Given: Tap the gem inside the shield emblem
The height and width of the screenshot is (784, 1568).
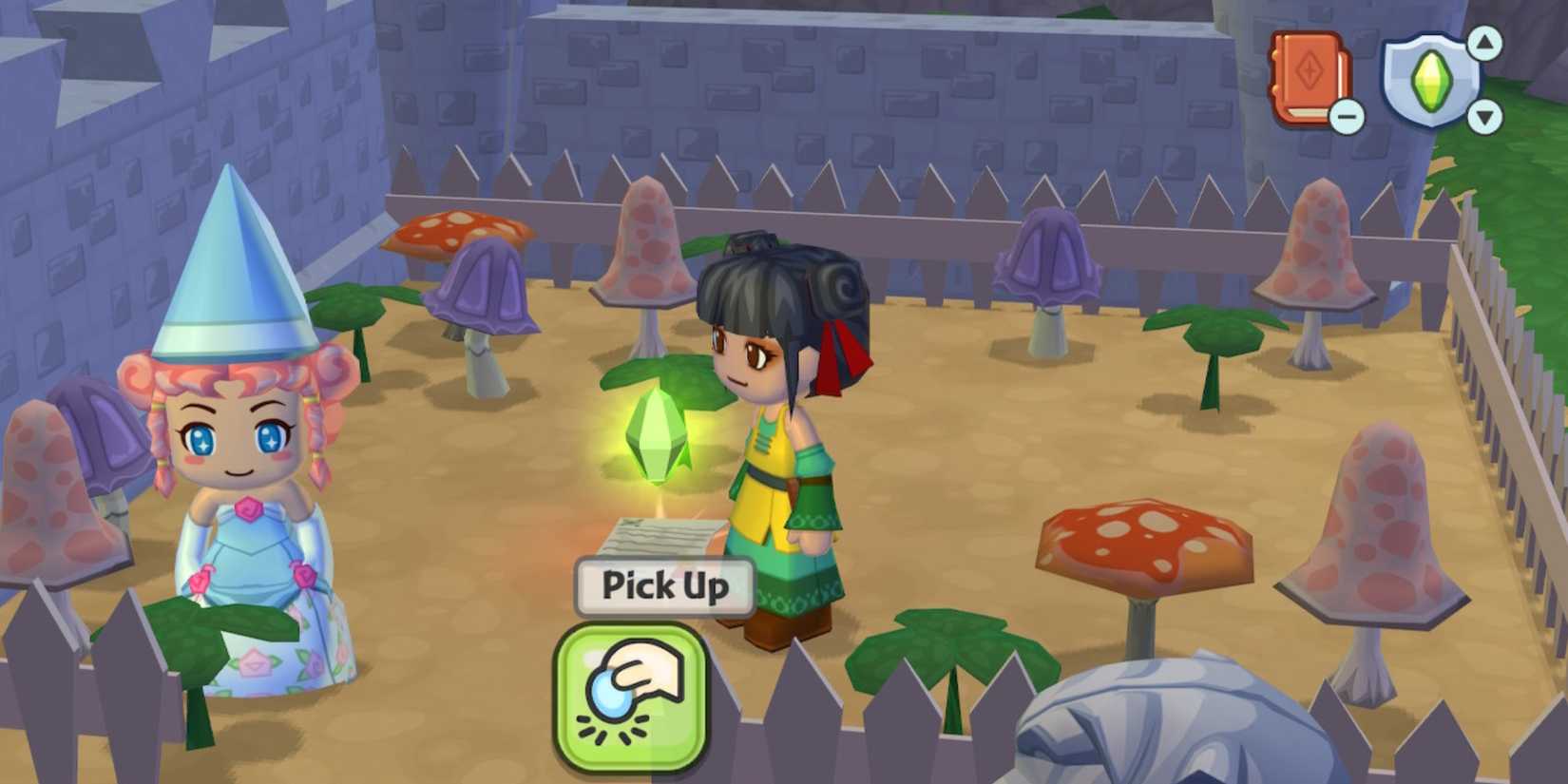Looking at the screenshot, I should click(1432, 81).
